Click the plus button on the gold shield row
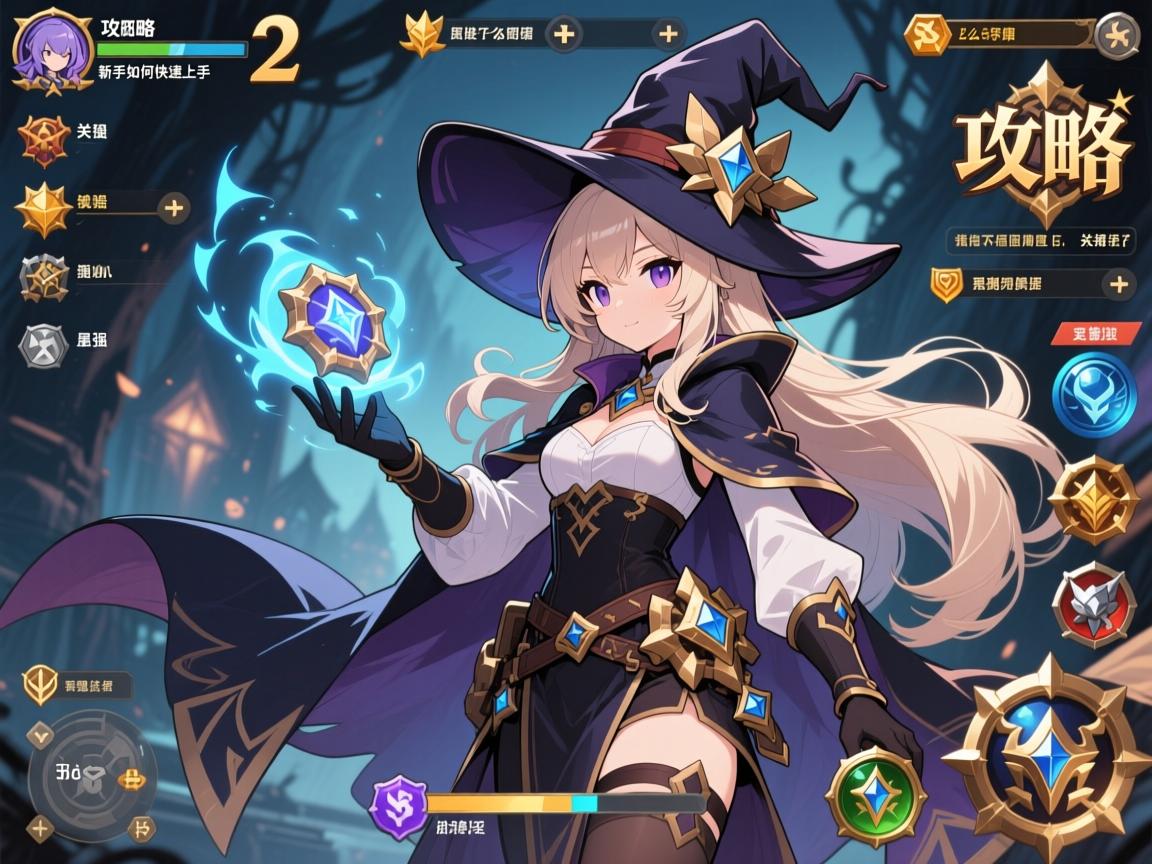 pos(1116,284)
